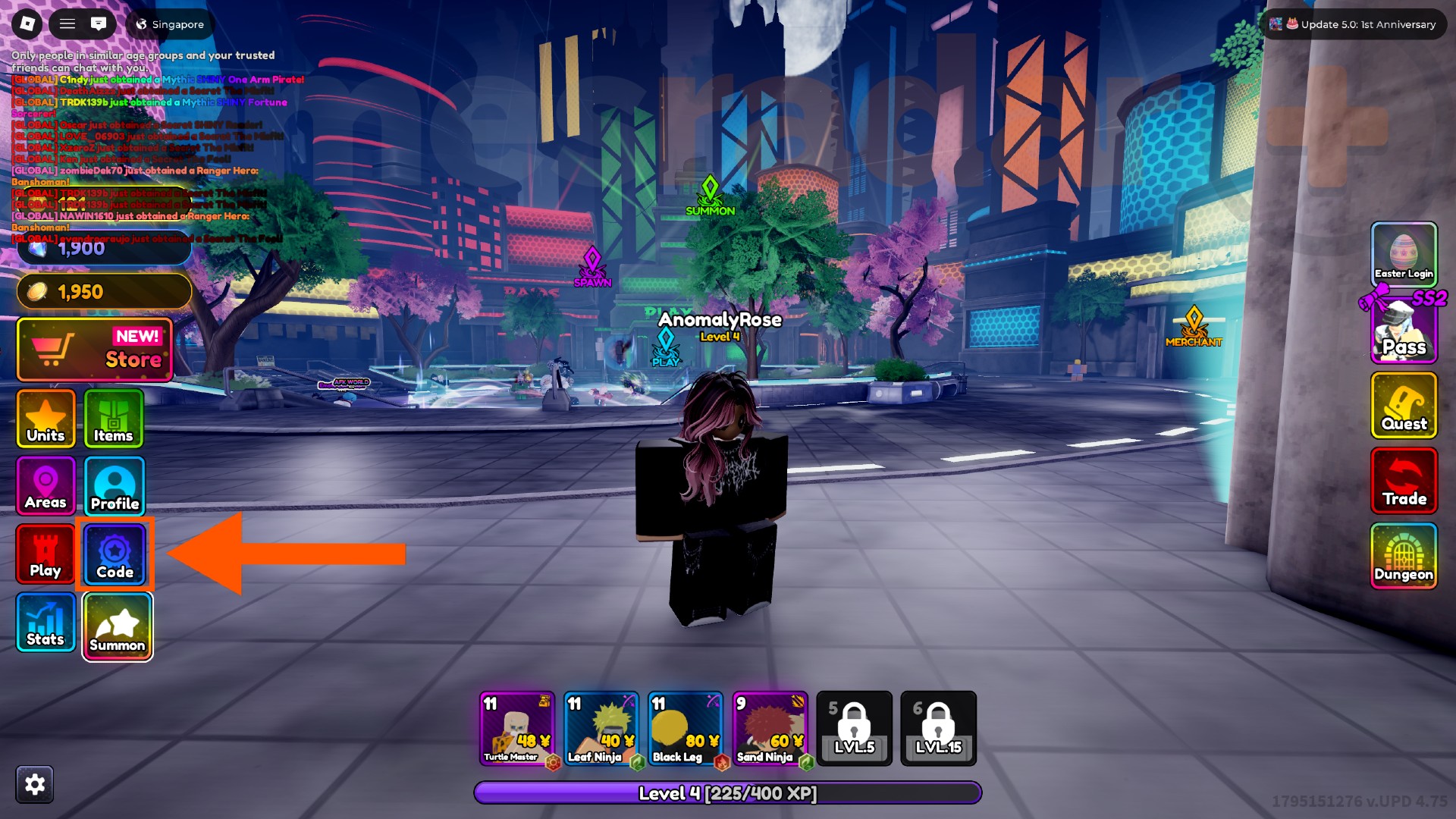Open the Code redemption menu
The image size is (1456, 819).
[x=115, y=554]
